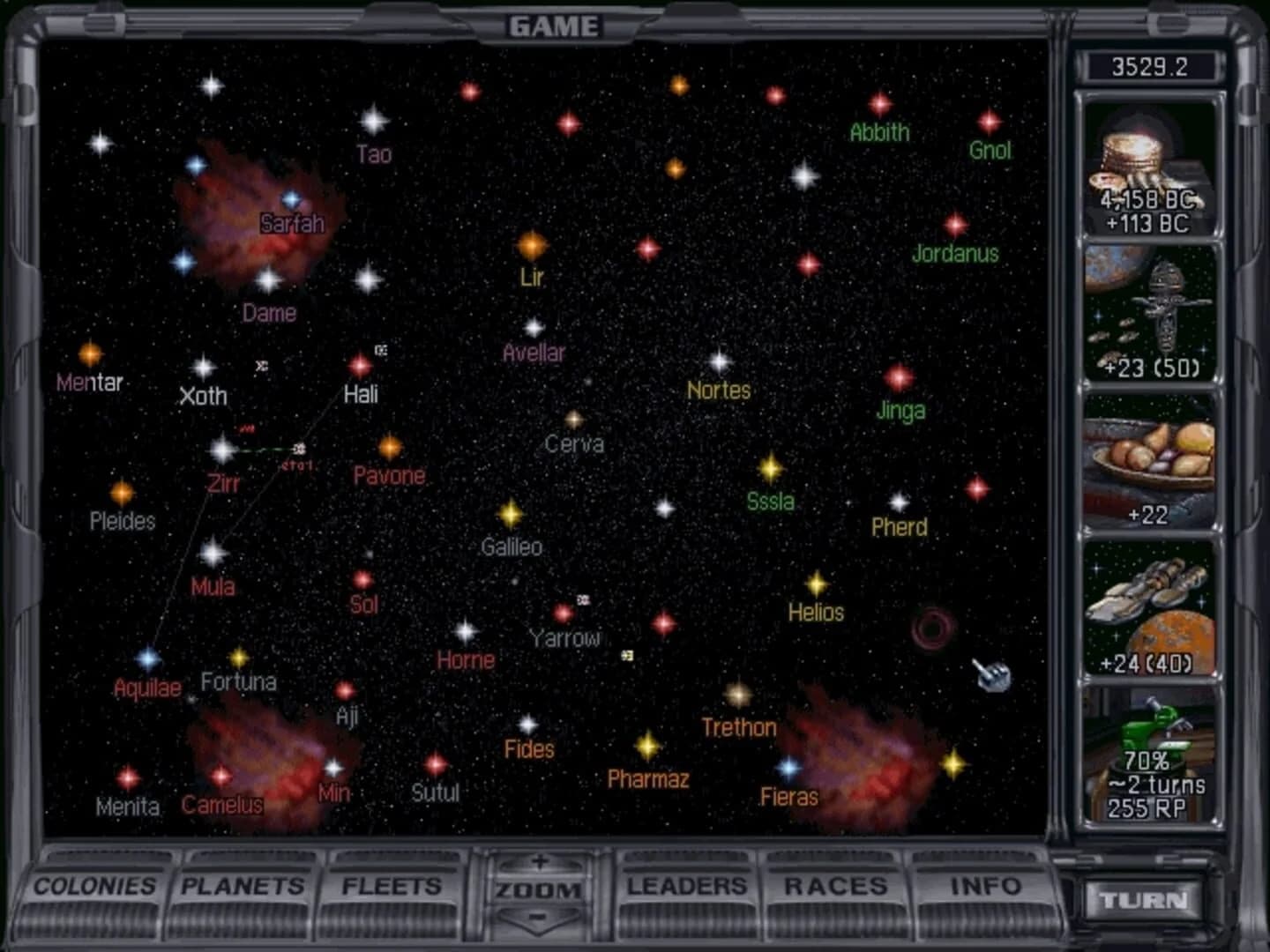Open the COLONIES screen
The width and height of the screenshot is (1270, 952).
click(x=94, y=886)
